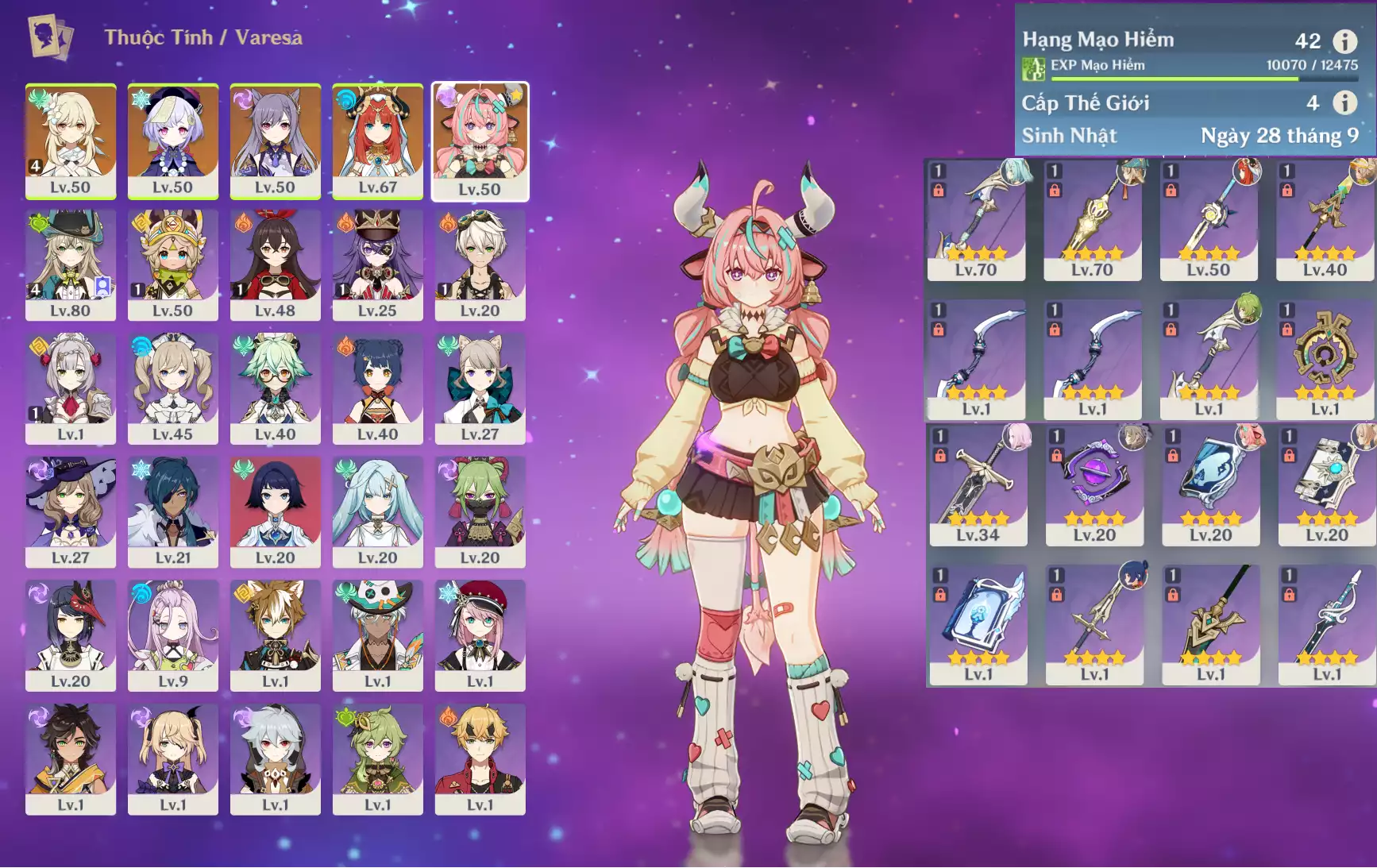The height and width of the screenshot is (868, 1377).
Task: Open the Lv.80 Dendro character card
Action: click(x=70, y=264)
